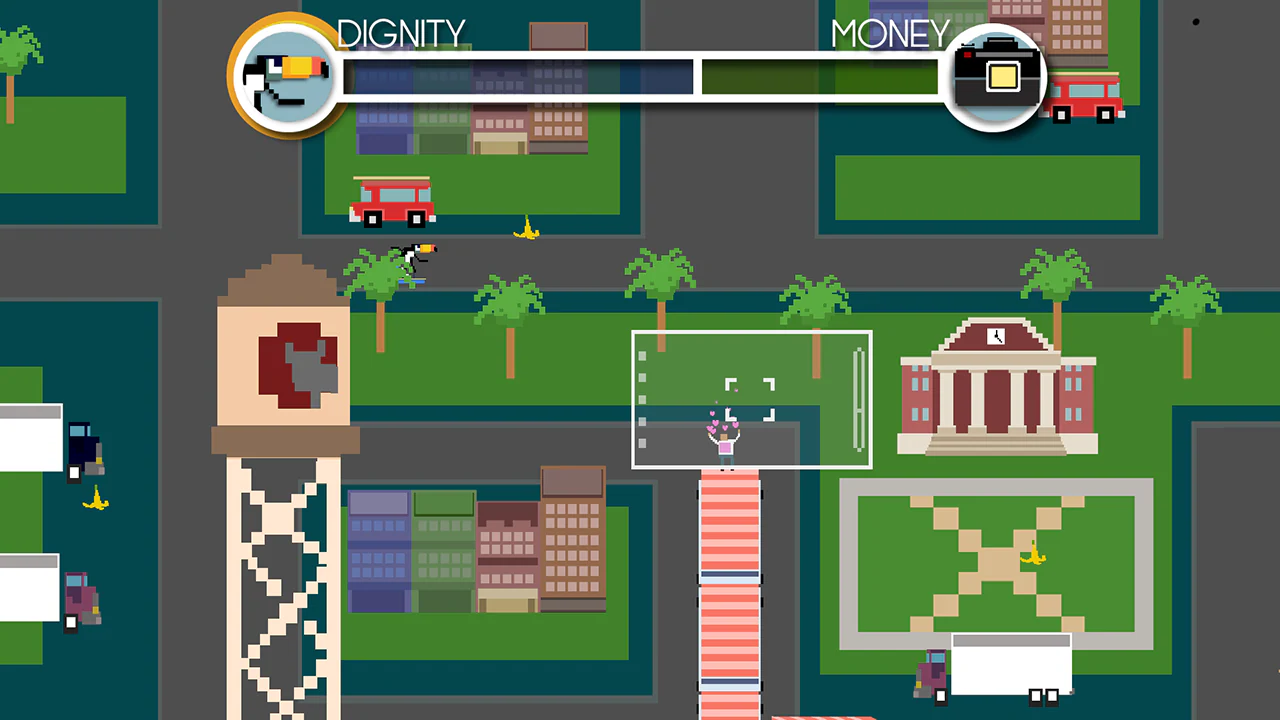Select the banana peel near the red trolley
Screen dimensions: 1280x720
pyautogui.click(x=527, y=229)
